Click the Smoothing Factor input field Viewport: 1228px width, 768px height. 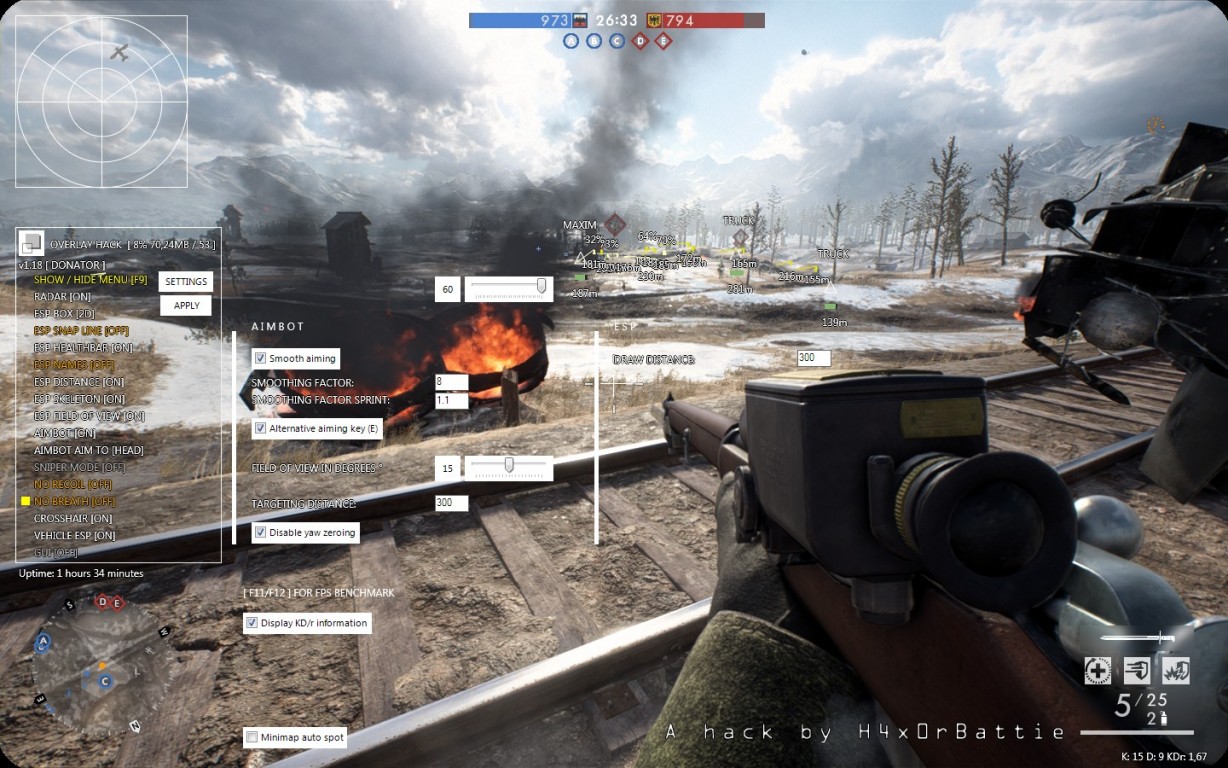pyautogui.click(x=452, y=382)
